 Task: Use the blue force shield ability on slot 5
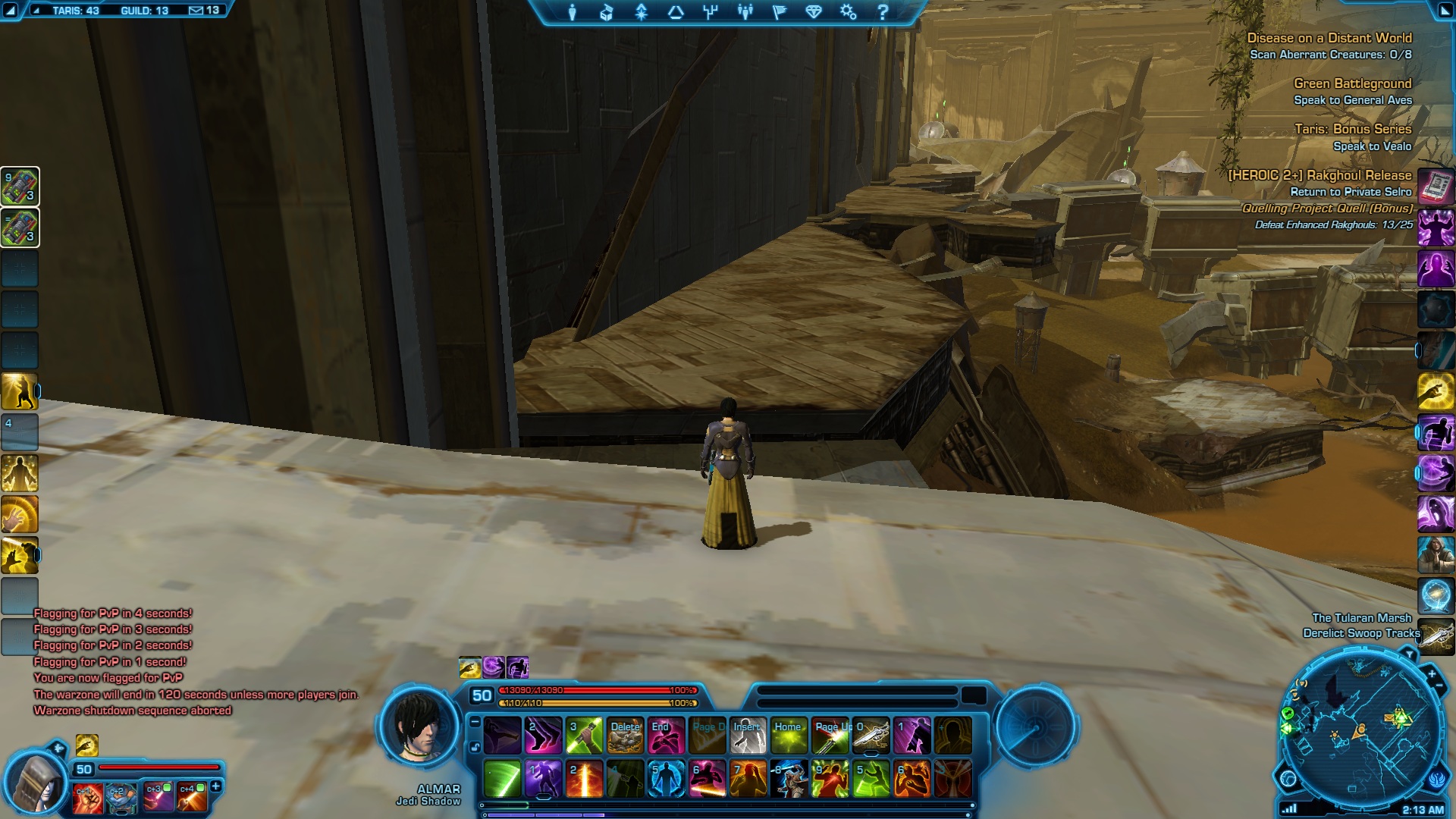(x=666, y=780)
